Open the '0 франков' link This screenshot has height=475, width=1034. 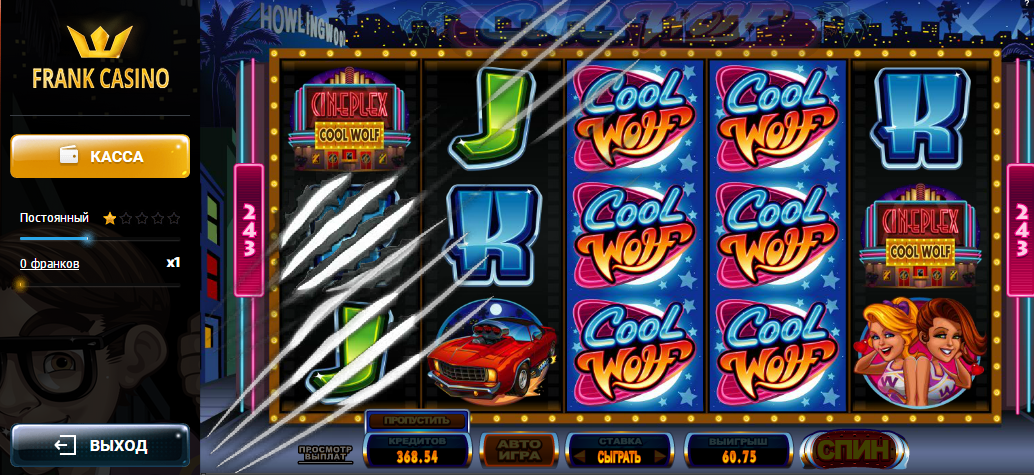[49, 264]
